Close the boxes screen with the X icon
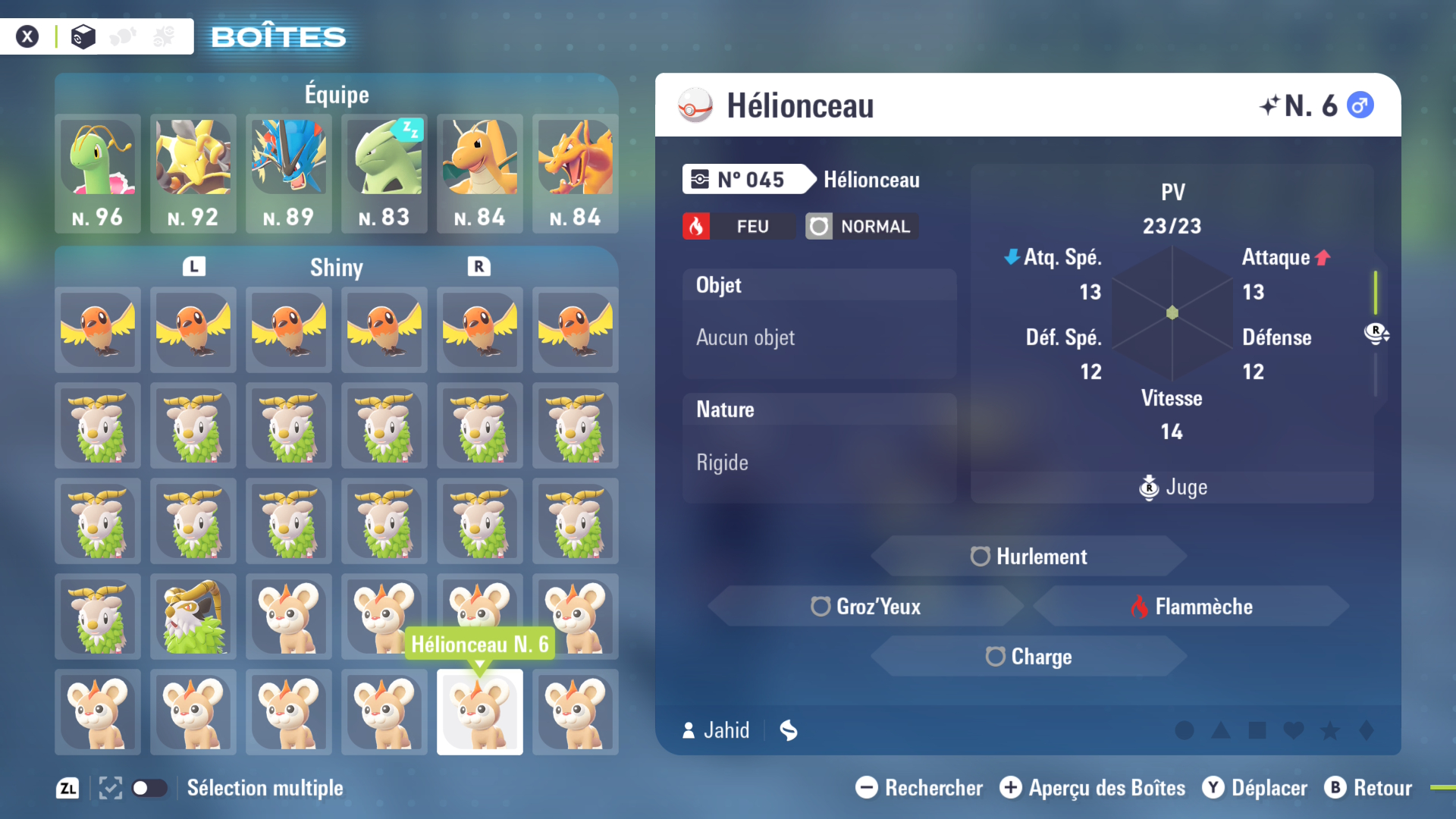The height and width of the screenshot is (819, 1456). [x=27, y=36]
